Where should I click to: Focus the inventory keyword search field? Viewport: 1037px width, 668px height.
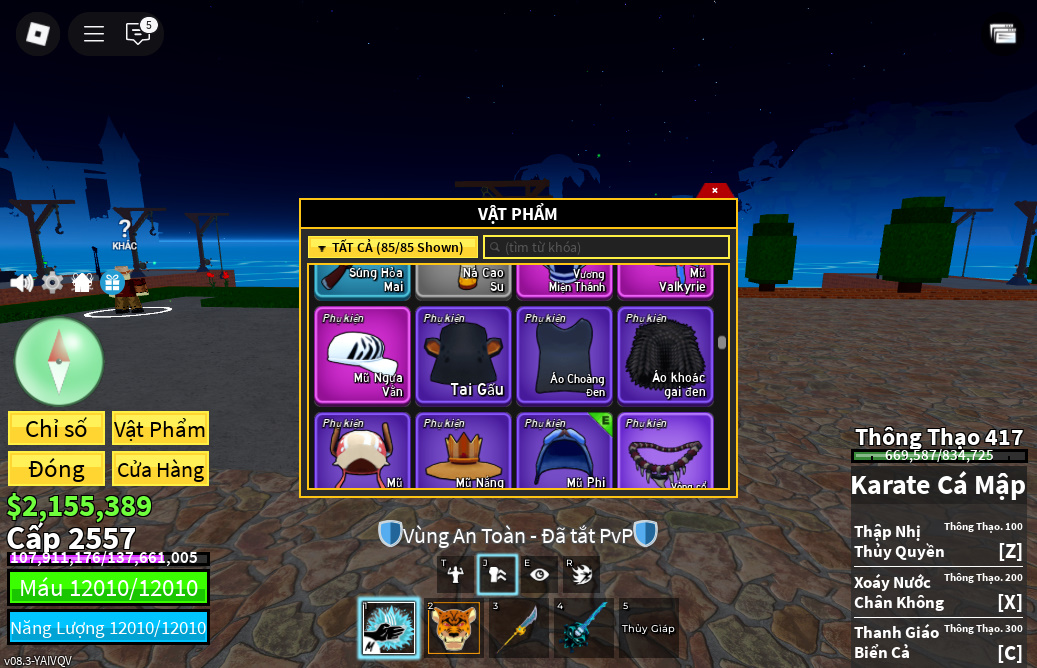(x=607, y=247)
